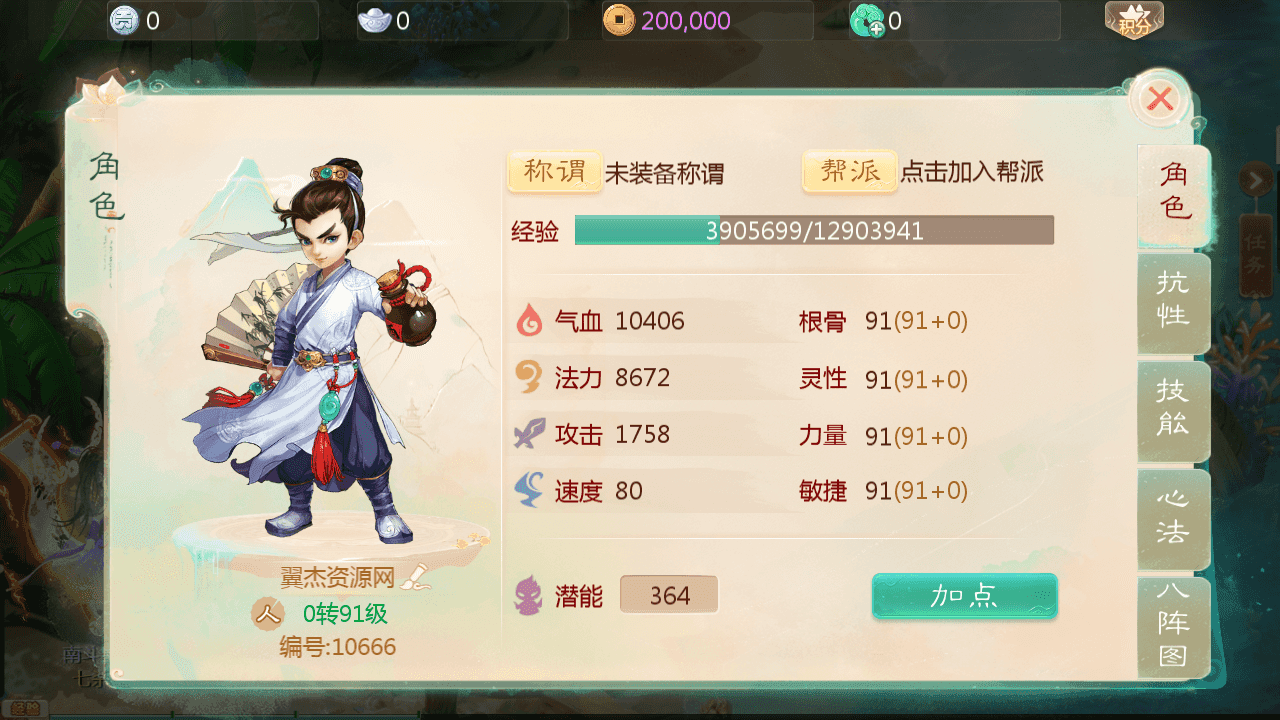Click the 潜能 potential points value box

[669, 596]
